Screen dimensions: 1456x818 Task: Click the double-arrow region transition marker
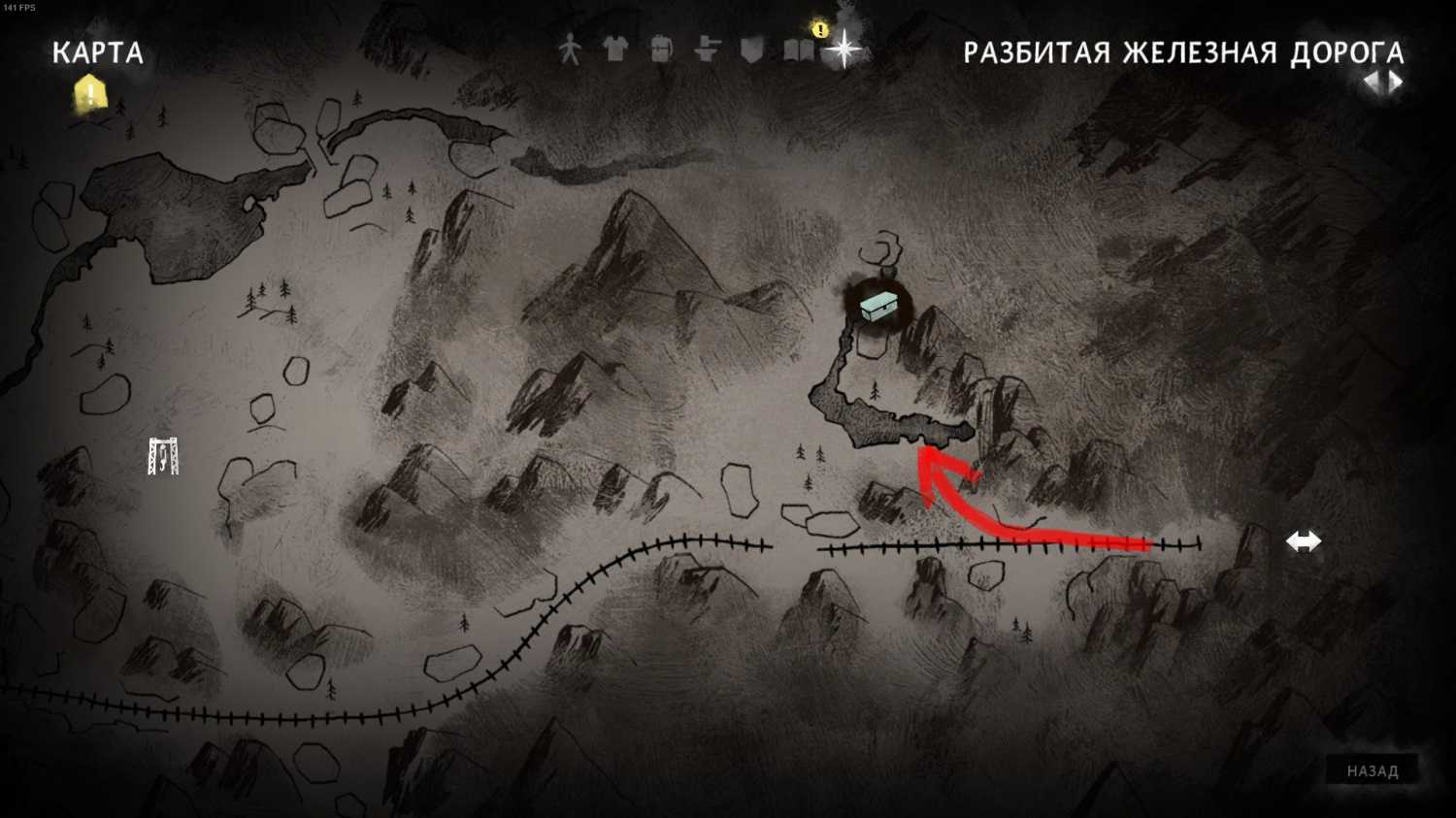1304,541
